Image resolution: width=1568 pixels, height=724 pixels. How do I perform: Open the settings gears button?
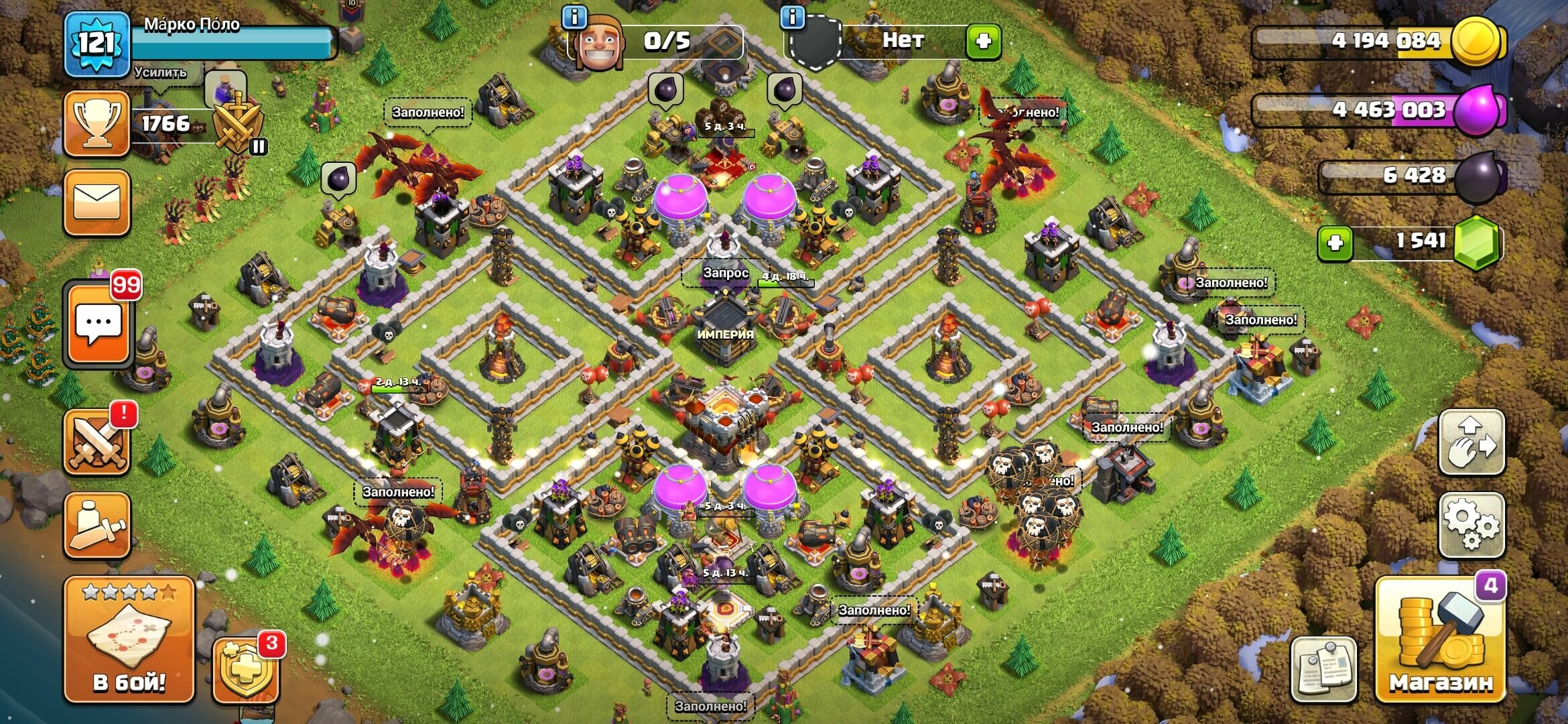pos(1472,524)
